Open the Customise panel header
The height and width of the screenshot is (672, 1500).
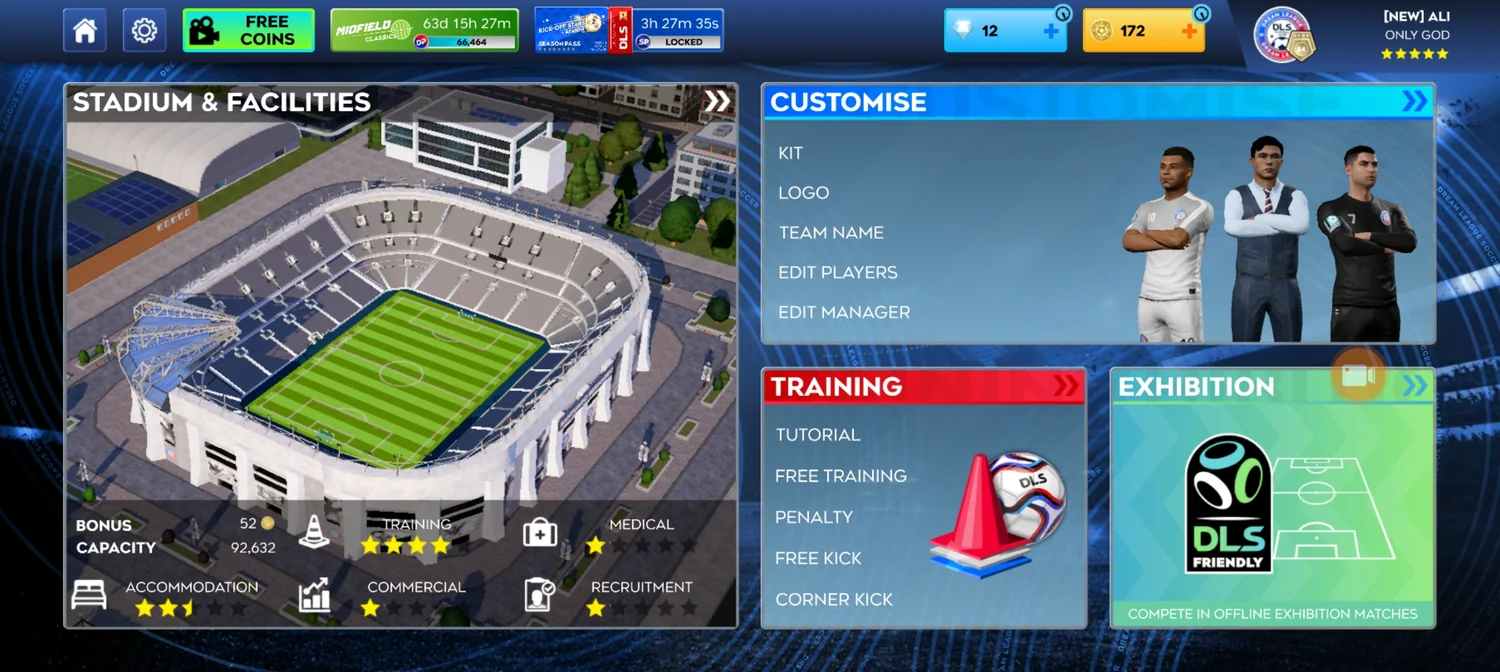point(1098,102)
